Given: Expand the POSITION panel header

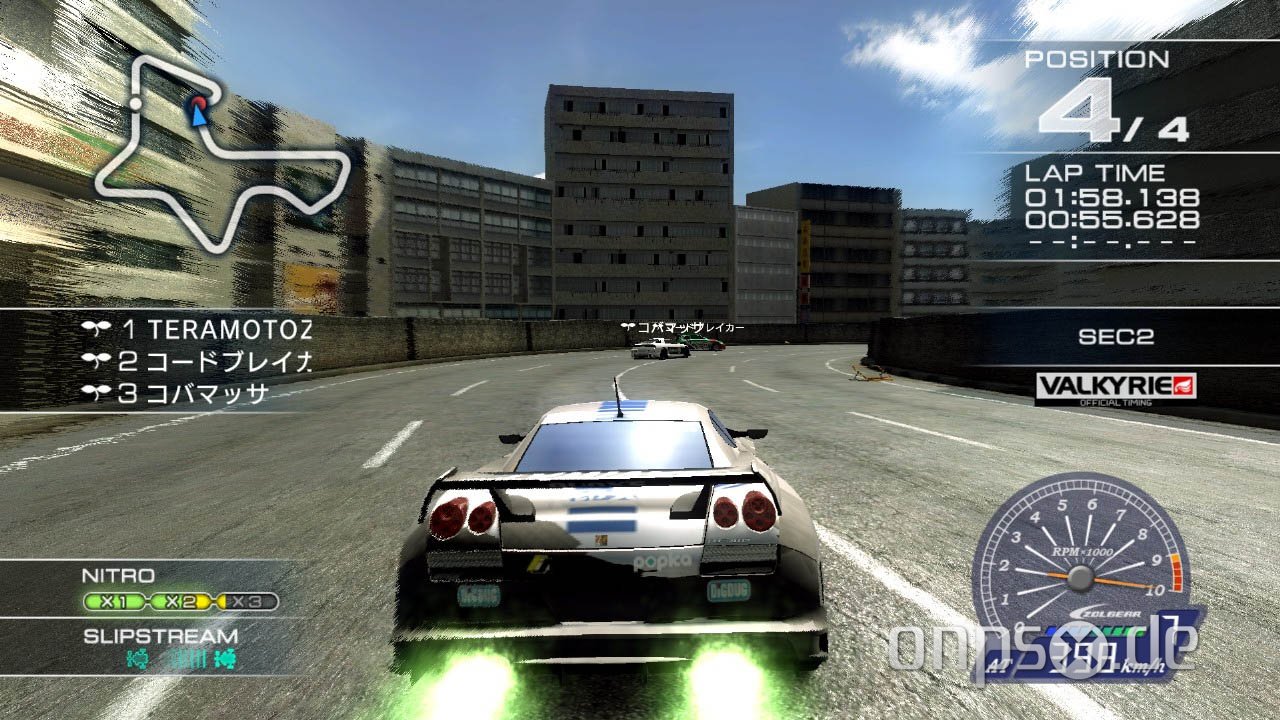Looking at the screenshot, I should 1097,58.
